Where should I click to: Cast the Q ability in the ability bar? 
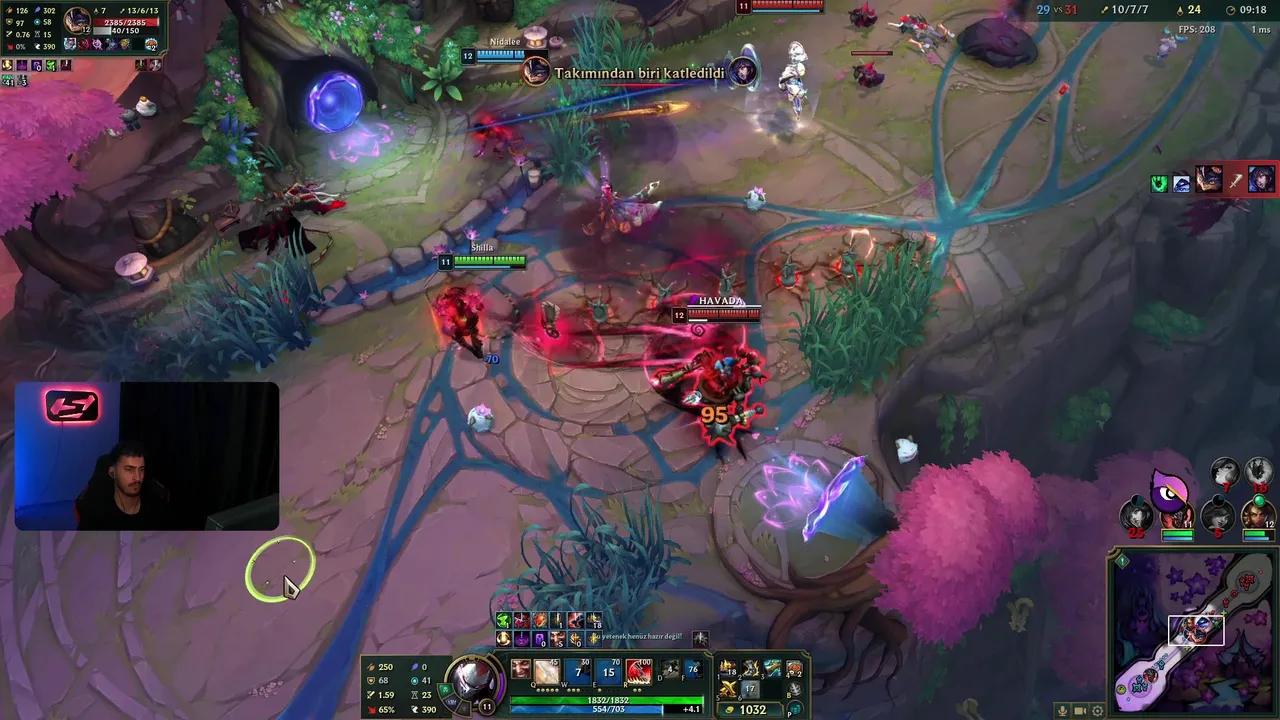click(545, 670)
